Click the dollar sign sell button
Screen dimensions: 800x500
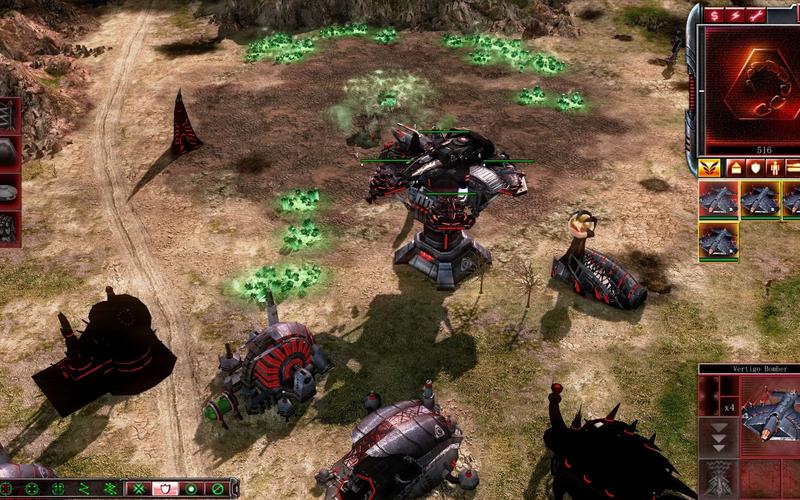pos(714,15)
